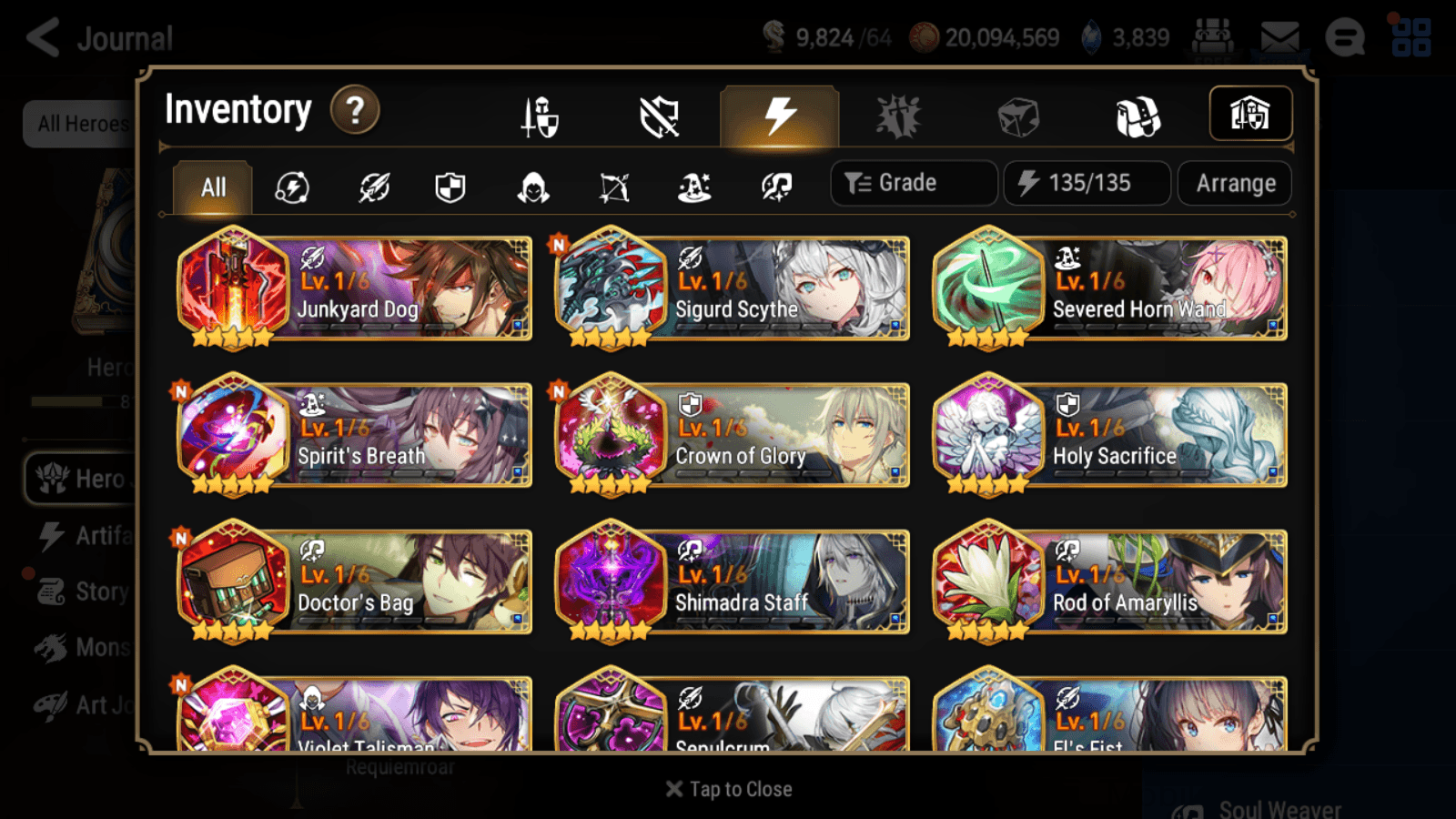The image size is (1456, 819).
Task: Click the Arrange button
Action: point(1234,183)
